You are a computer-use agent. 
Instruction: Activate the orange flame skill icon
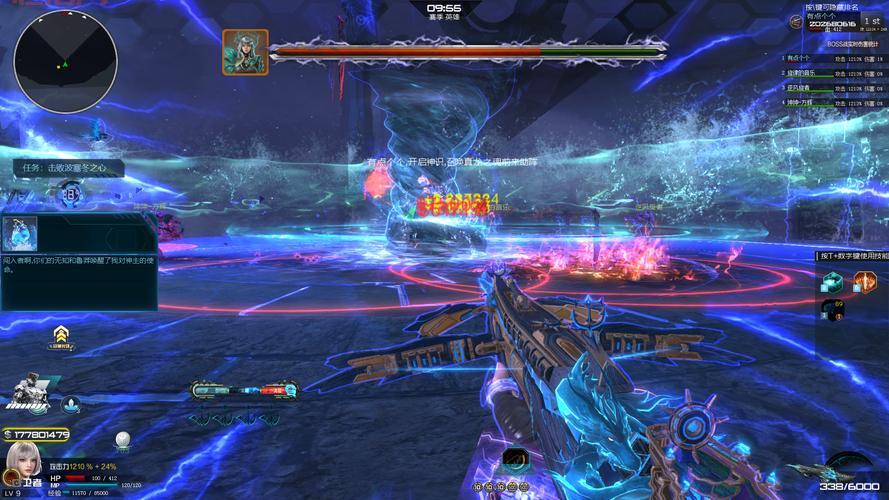pyautogui.click(x=864, y=282)
